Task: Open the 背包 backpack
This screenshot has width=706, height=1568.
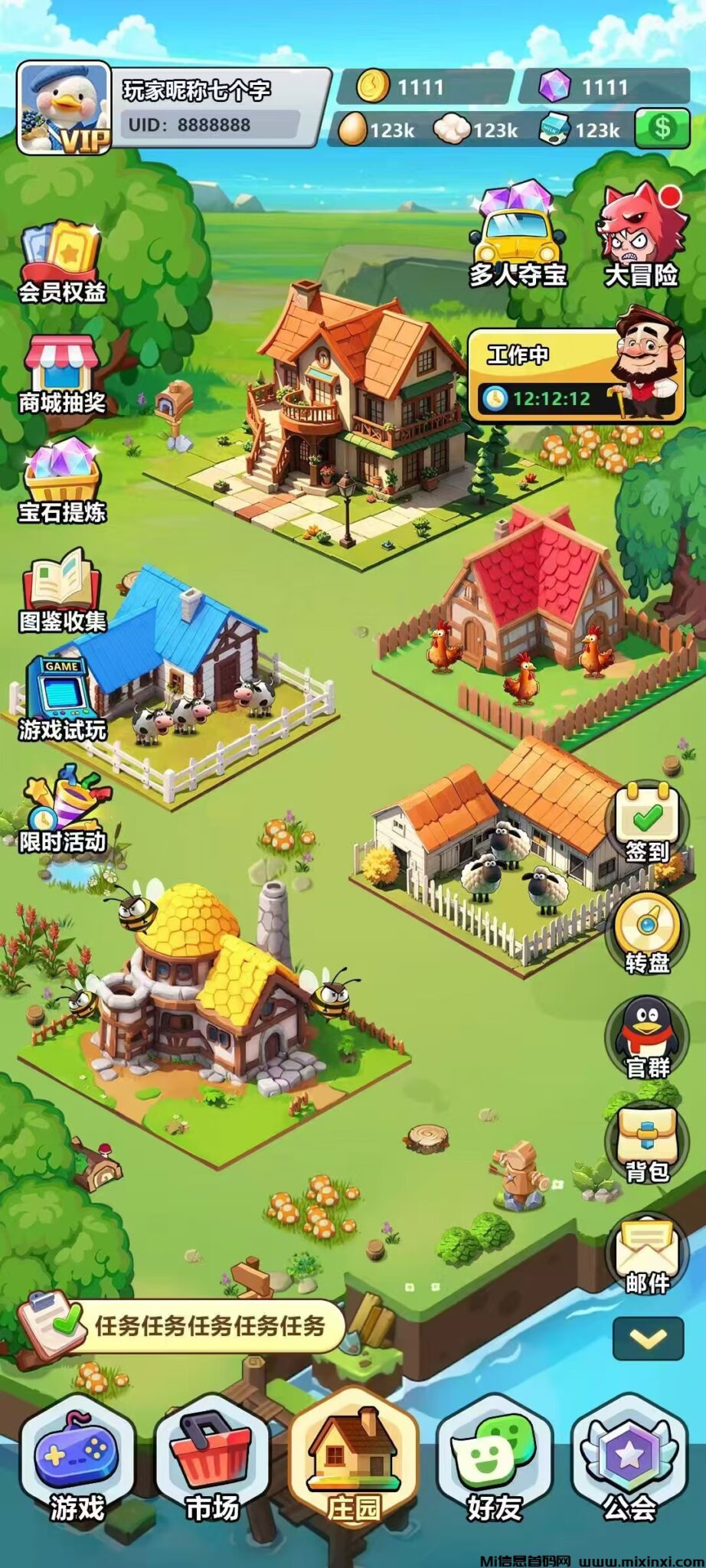Action: point(647,1145)
